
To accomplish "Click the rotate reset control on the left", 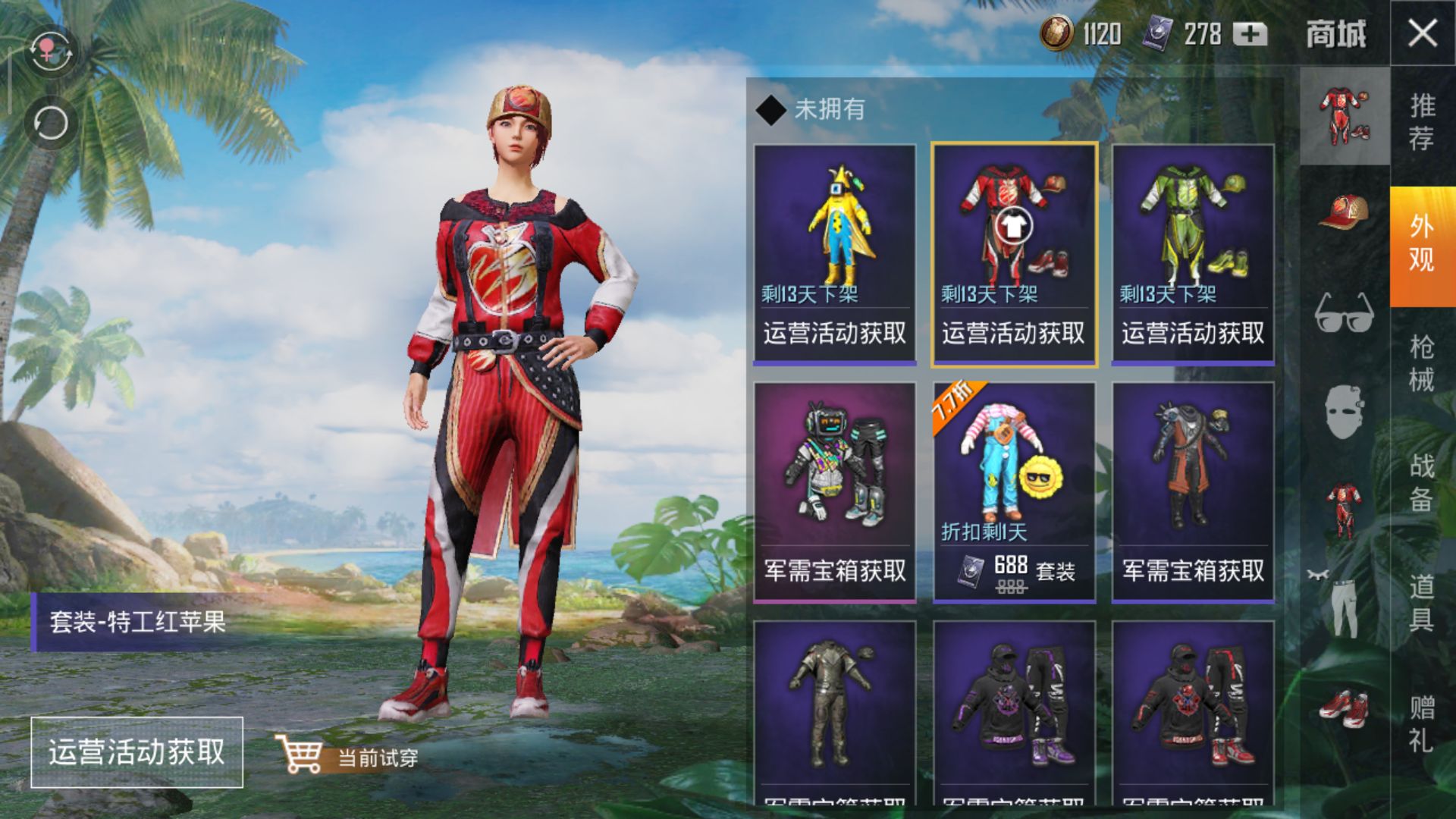I will [49, 121].
